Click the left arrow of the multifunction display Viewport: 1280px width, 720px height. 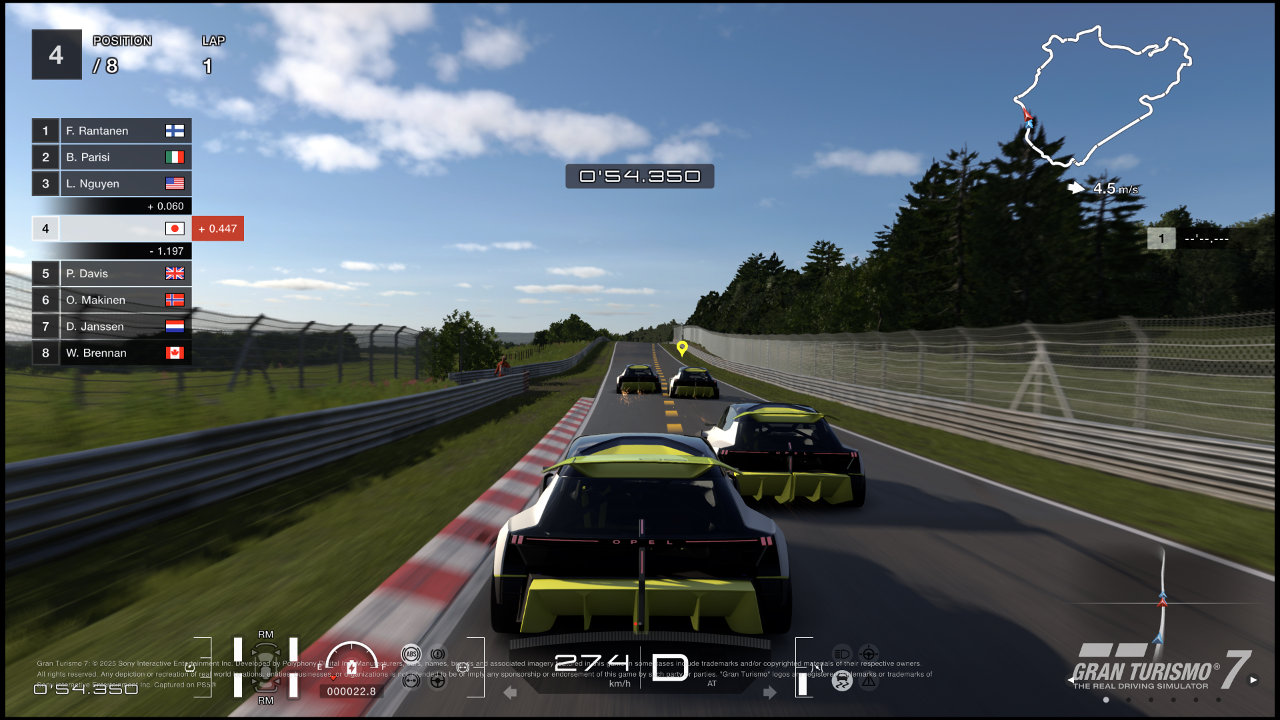[512, 692]
